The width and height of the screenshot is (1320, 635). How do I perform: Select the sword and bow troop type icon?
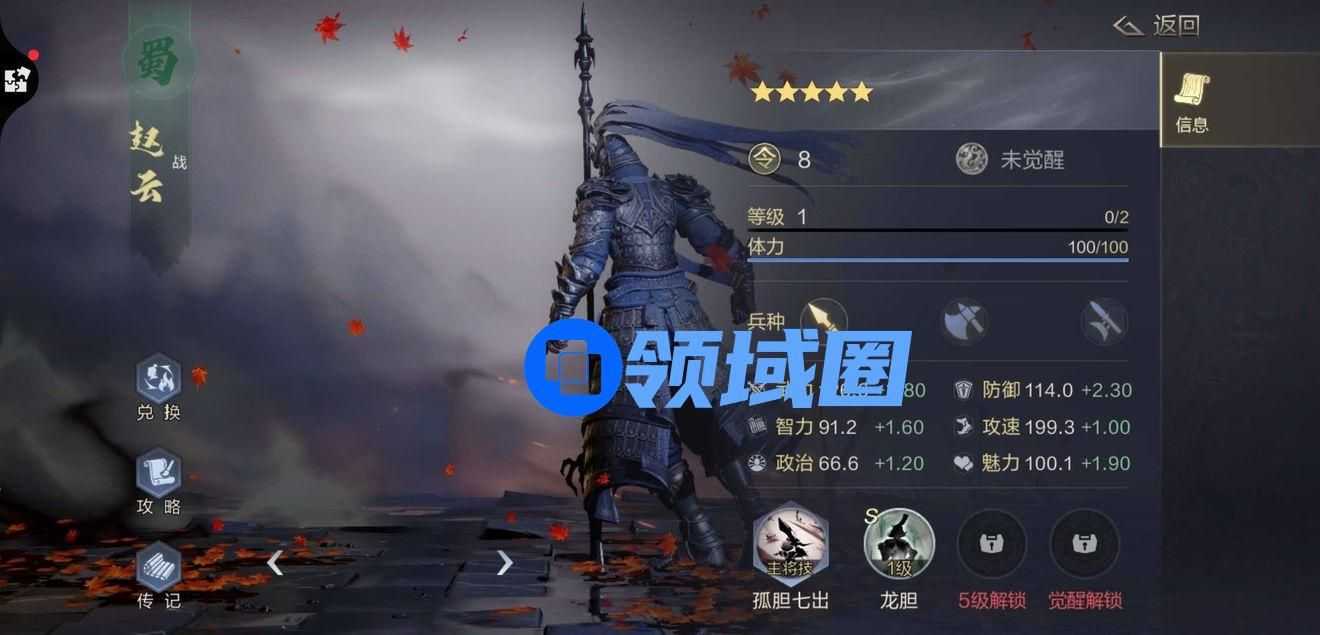click(x=1104, y=321)
